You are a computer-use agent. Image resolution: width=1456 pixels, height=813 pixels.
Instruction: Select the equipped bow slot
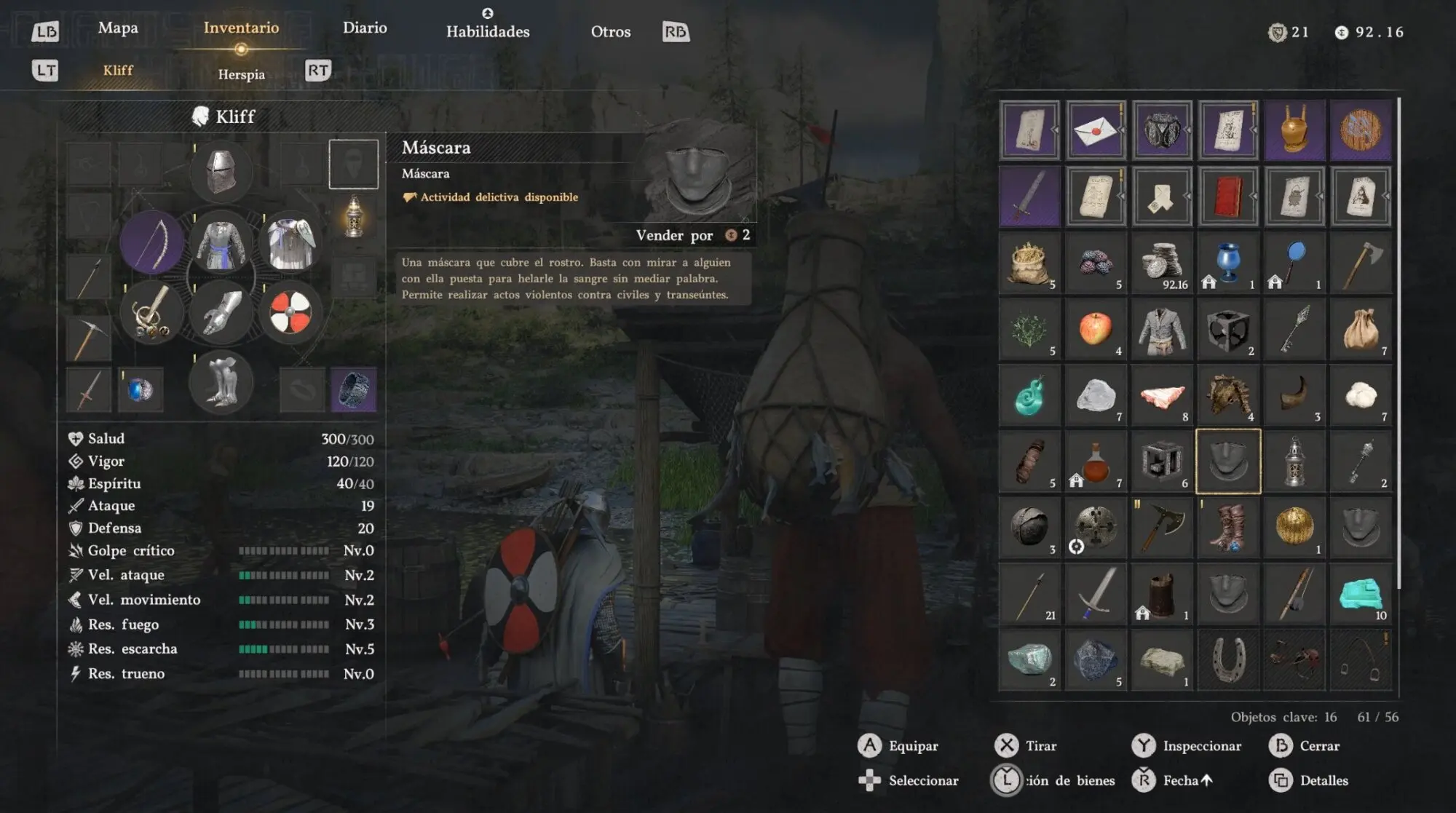[x=152, y=242]
